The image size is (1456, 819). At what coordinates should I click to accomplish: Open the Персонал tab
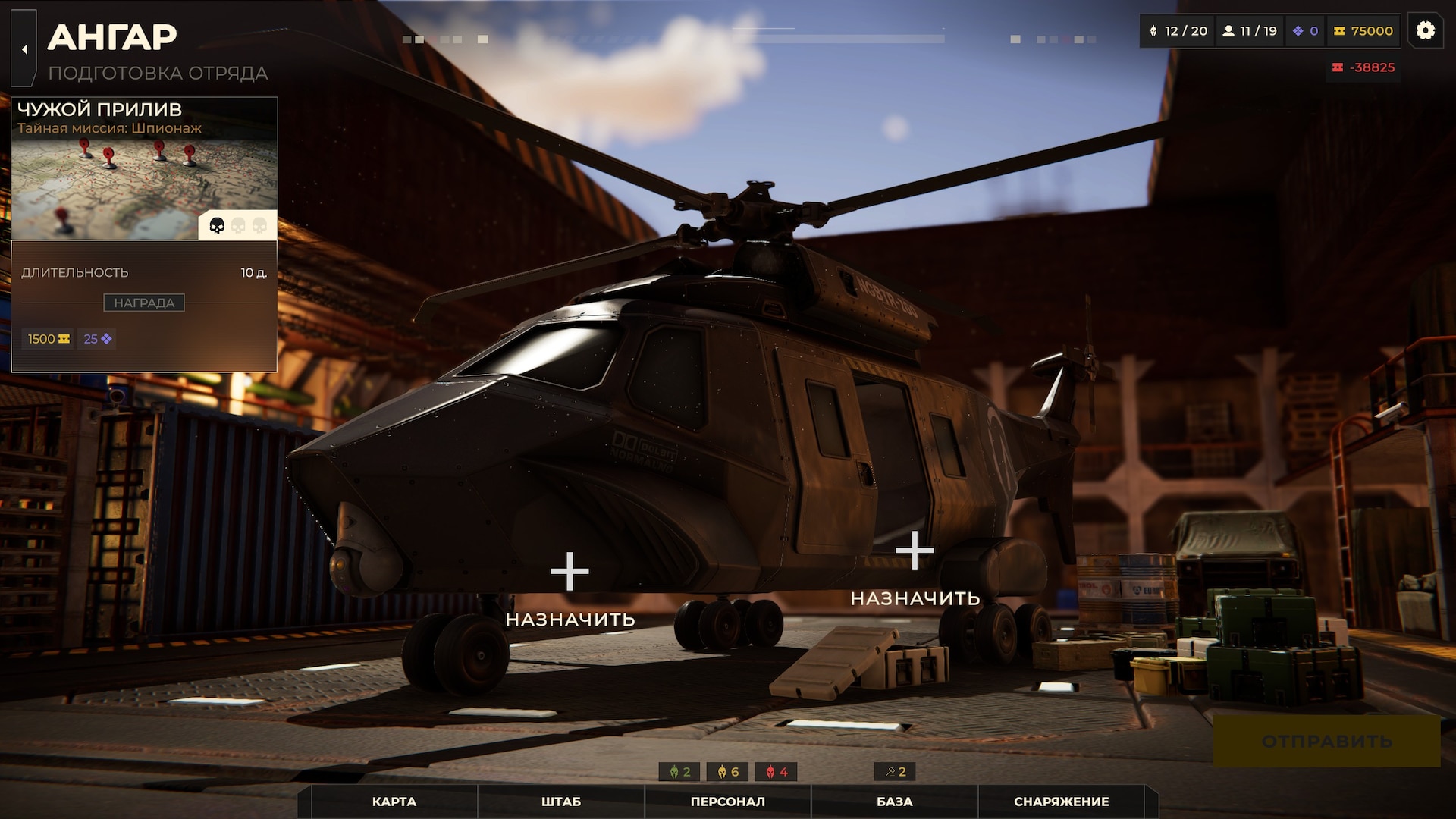[727, 802]
